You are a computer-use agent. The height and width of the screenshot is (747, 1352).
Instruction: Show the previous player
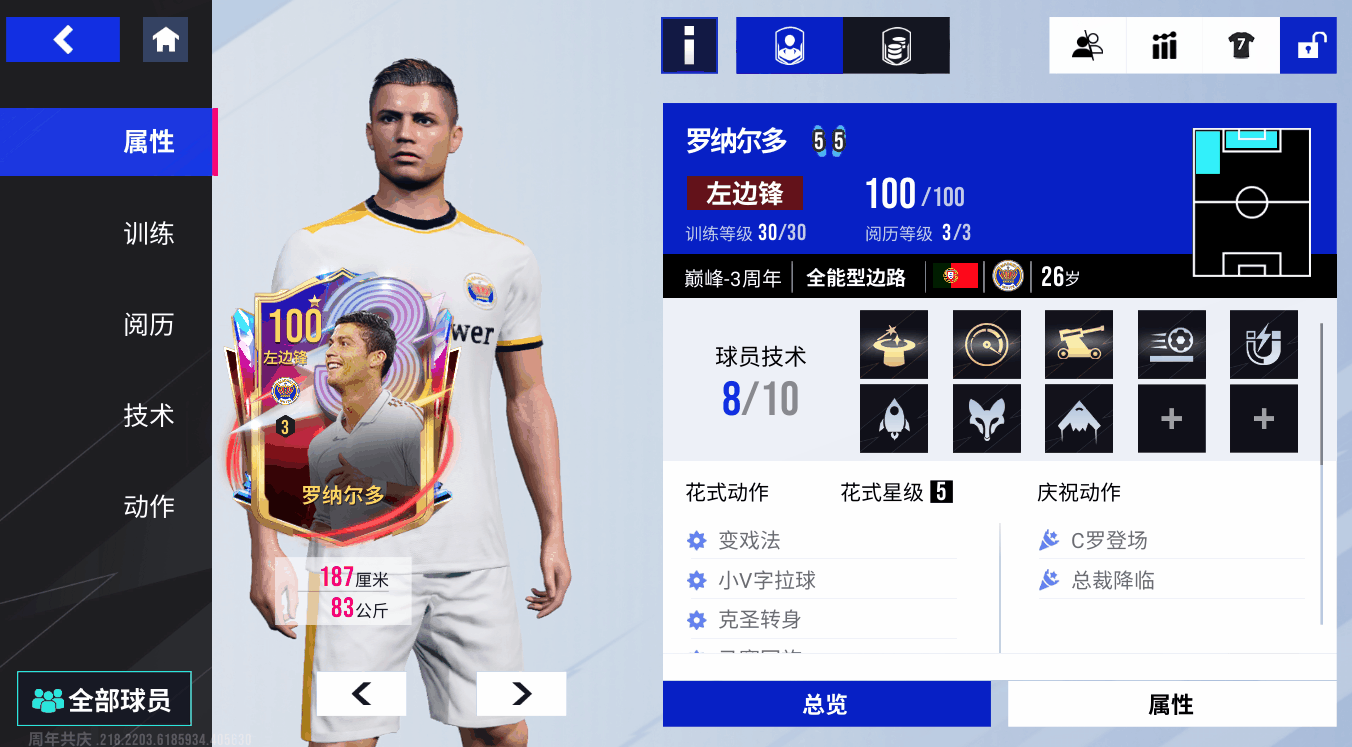(x=361, y=693)
